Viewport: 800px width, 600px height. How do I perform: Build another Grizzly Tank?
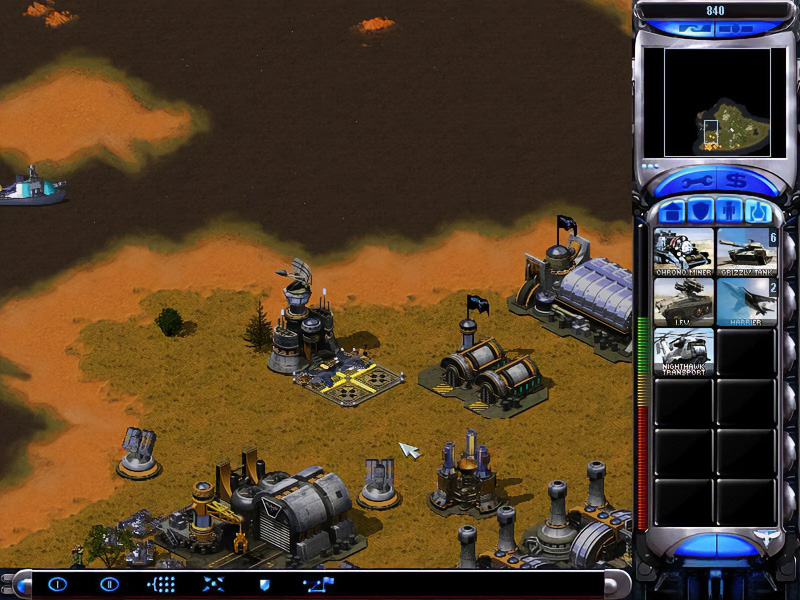tap(745, 251)
